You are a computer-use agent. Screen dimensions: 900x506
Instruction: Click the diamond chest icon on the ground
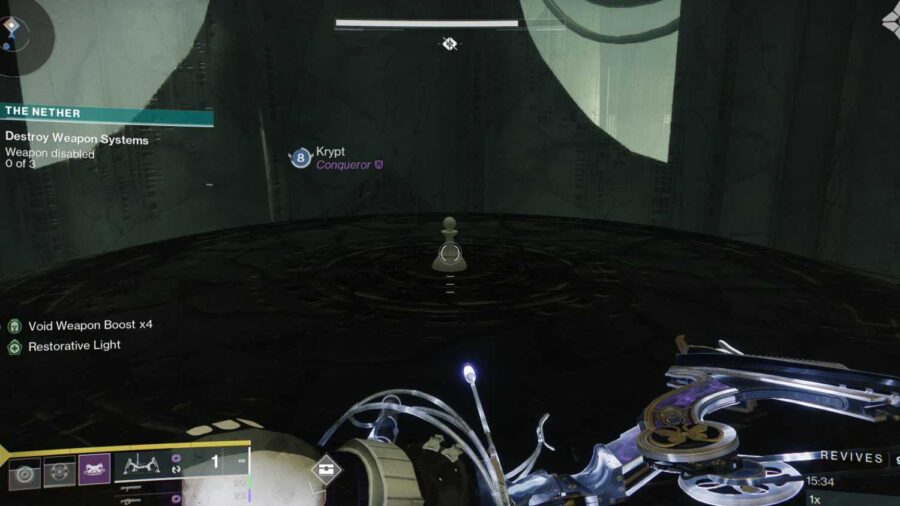point(325,470)
